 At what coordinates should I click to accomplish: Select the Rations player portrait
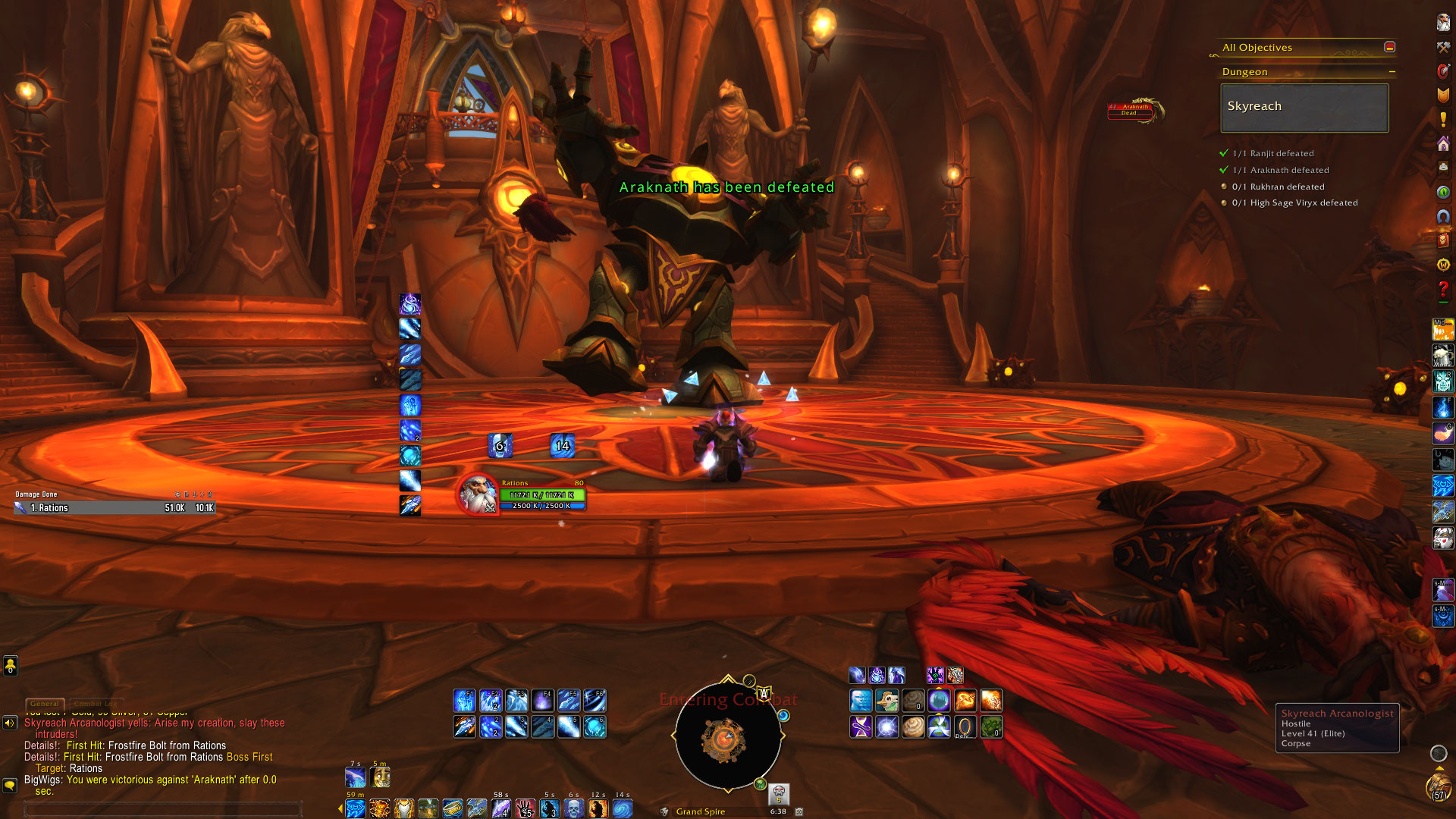[x=478, y=494]
